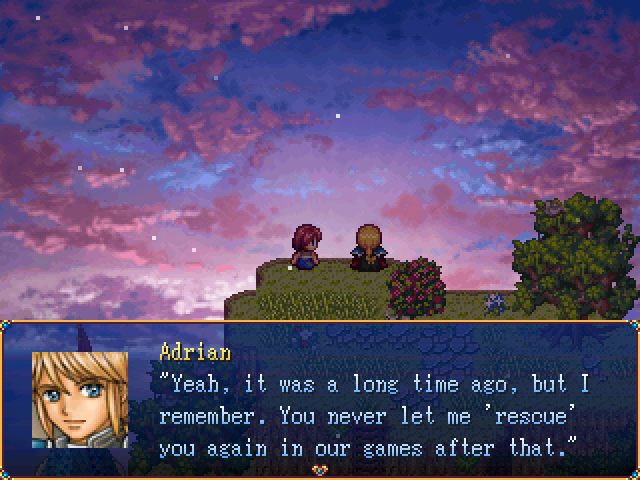
Task: Click the heart-shaped continue indicator
Action: tap(320, 470)
